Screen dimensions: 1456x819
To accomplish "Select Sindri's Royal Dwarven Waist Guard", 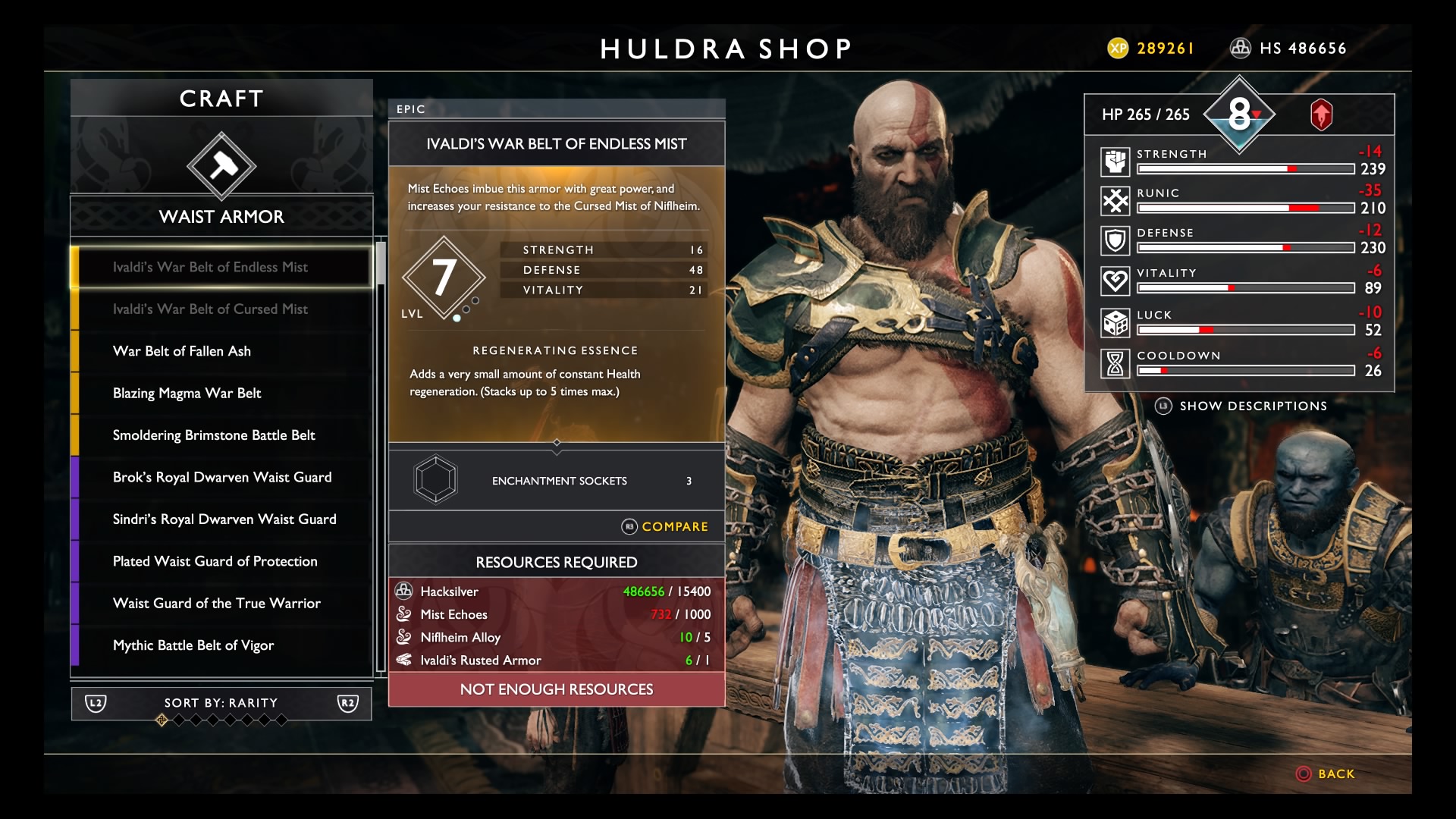I will point(221,519).
